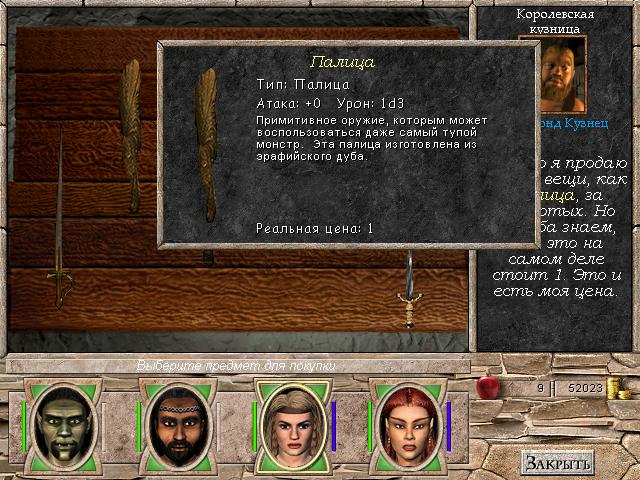Close the shop with the Закрыть button
Image resolution: width=640 pixels, height=480 pixels.
point(557,462)
